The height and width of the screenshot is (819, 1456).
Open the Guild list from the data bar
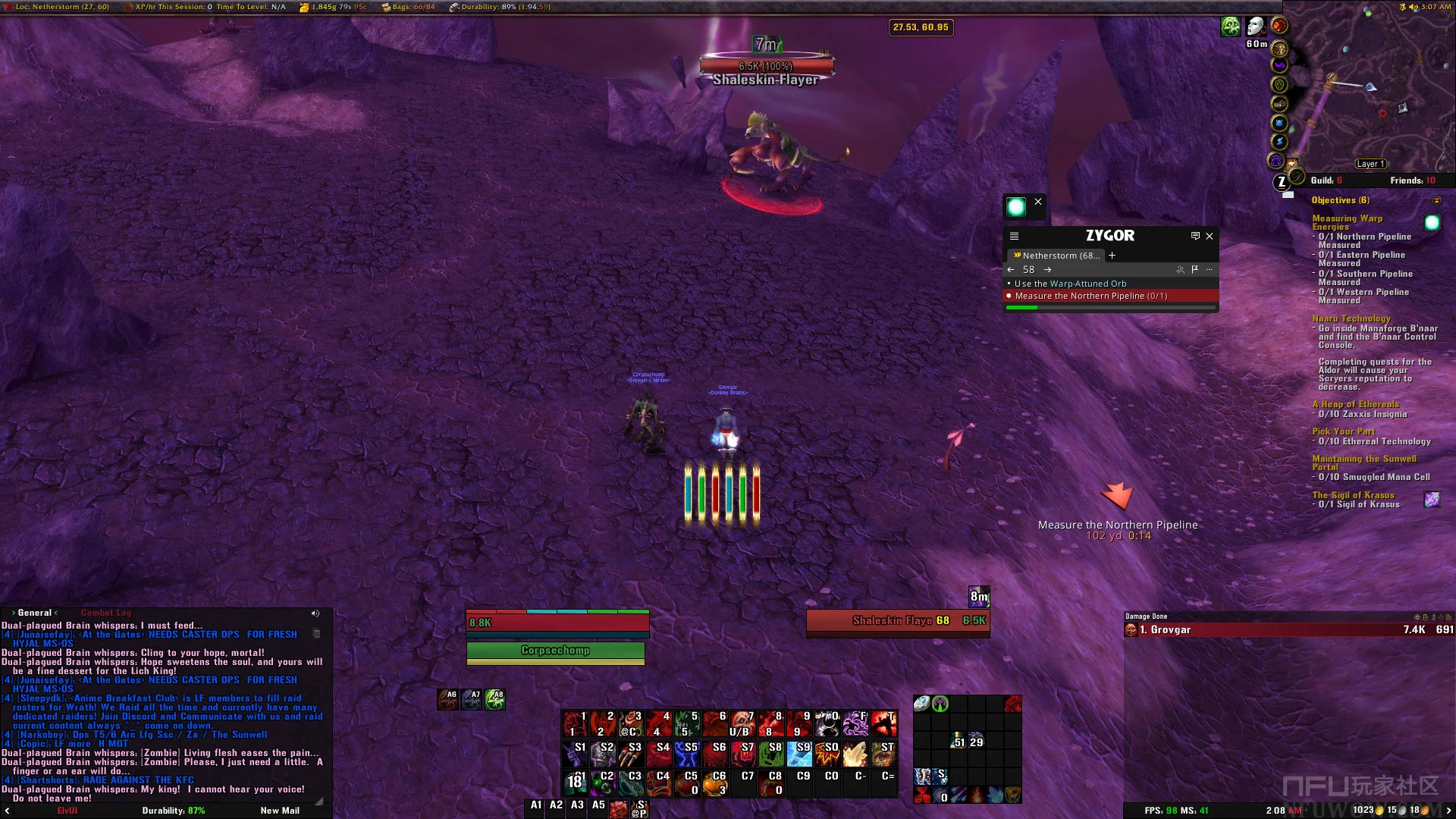coord(1326,180)
